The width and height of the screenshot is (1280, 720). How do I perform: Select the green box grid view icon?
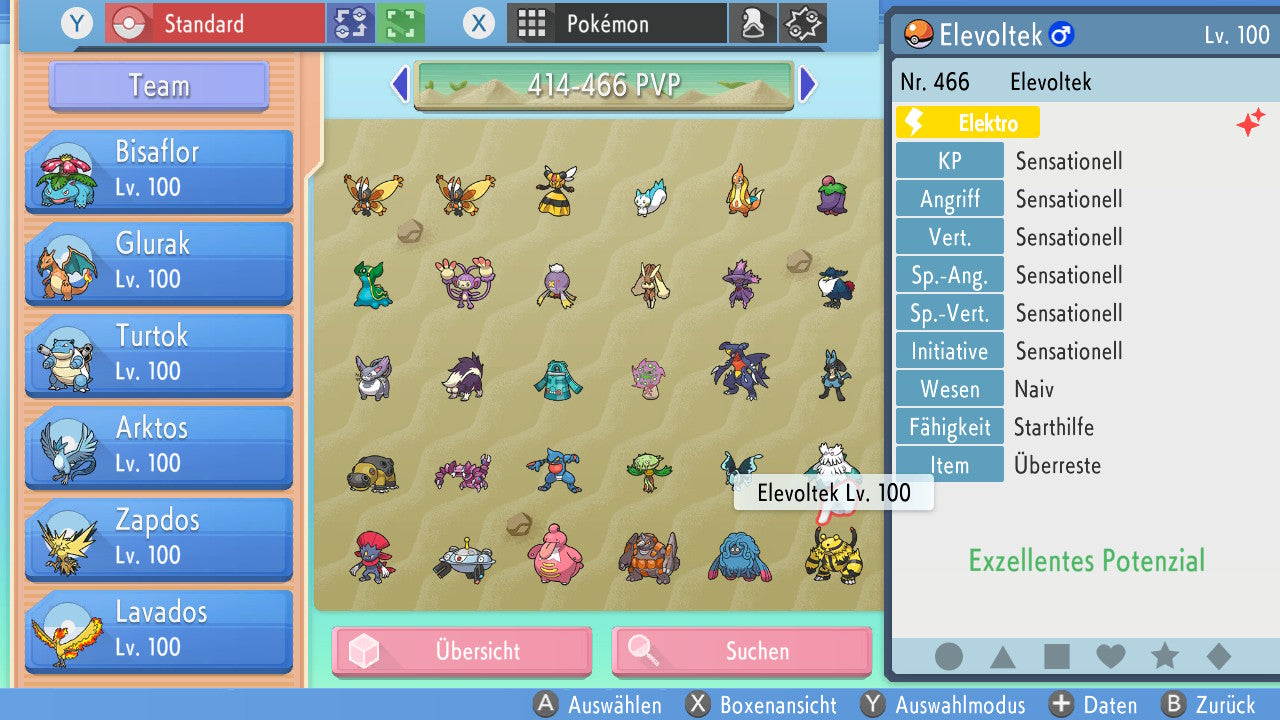(x=399, y=22)
